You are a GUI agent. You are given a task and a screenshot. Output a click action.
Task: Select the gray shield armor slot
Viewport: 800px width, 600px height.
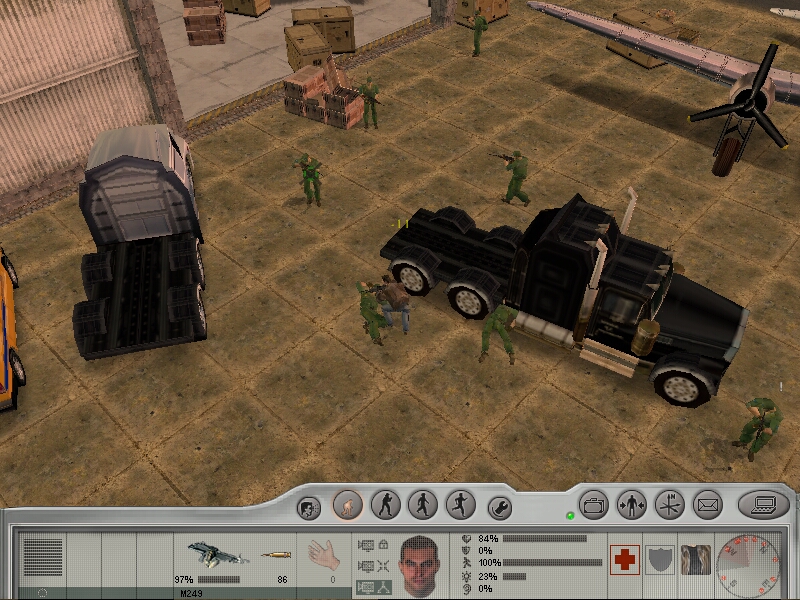(660, 560)
